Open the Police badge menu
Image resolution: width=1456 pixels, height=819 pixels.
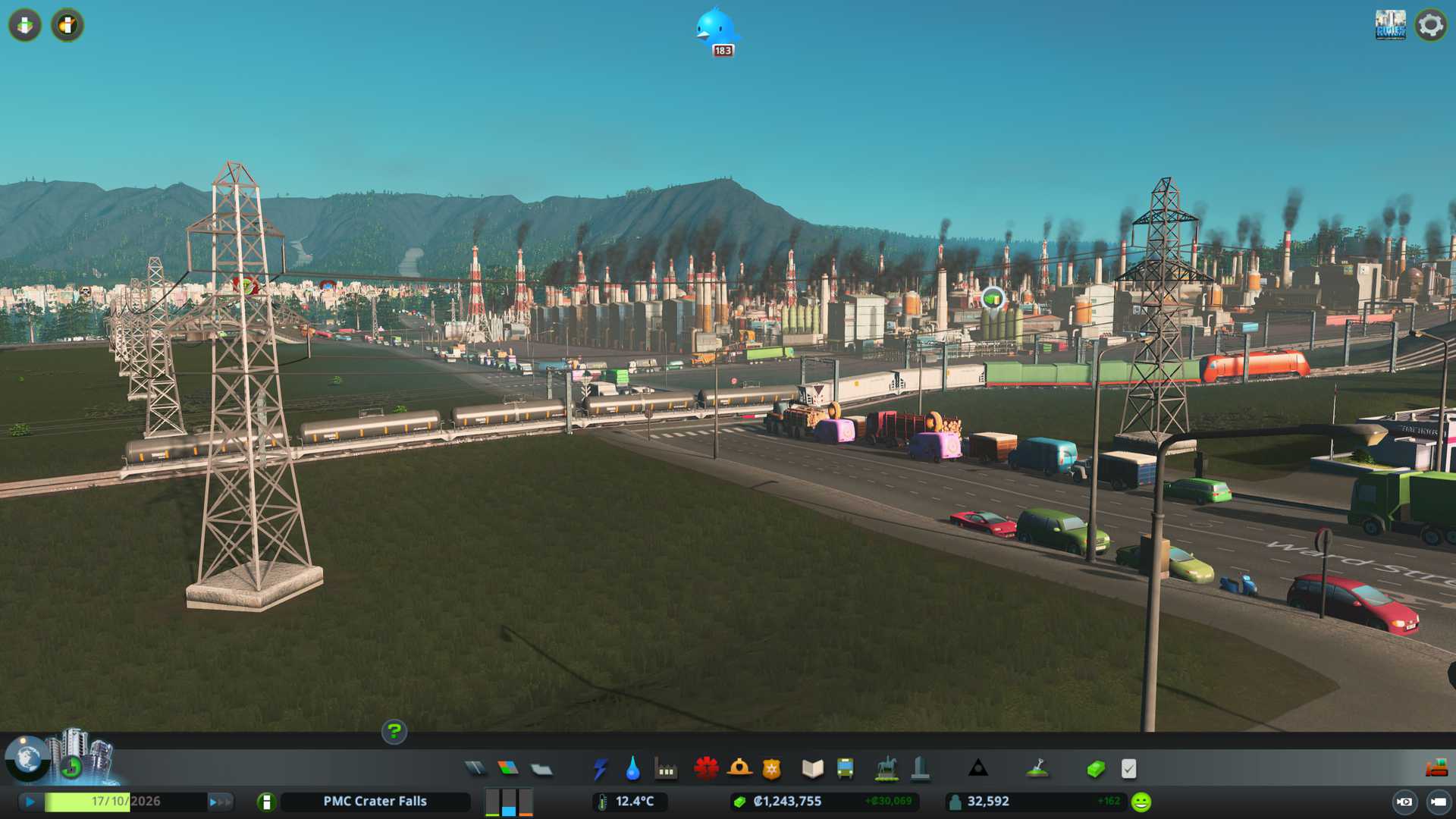tap(771, 769)
